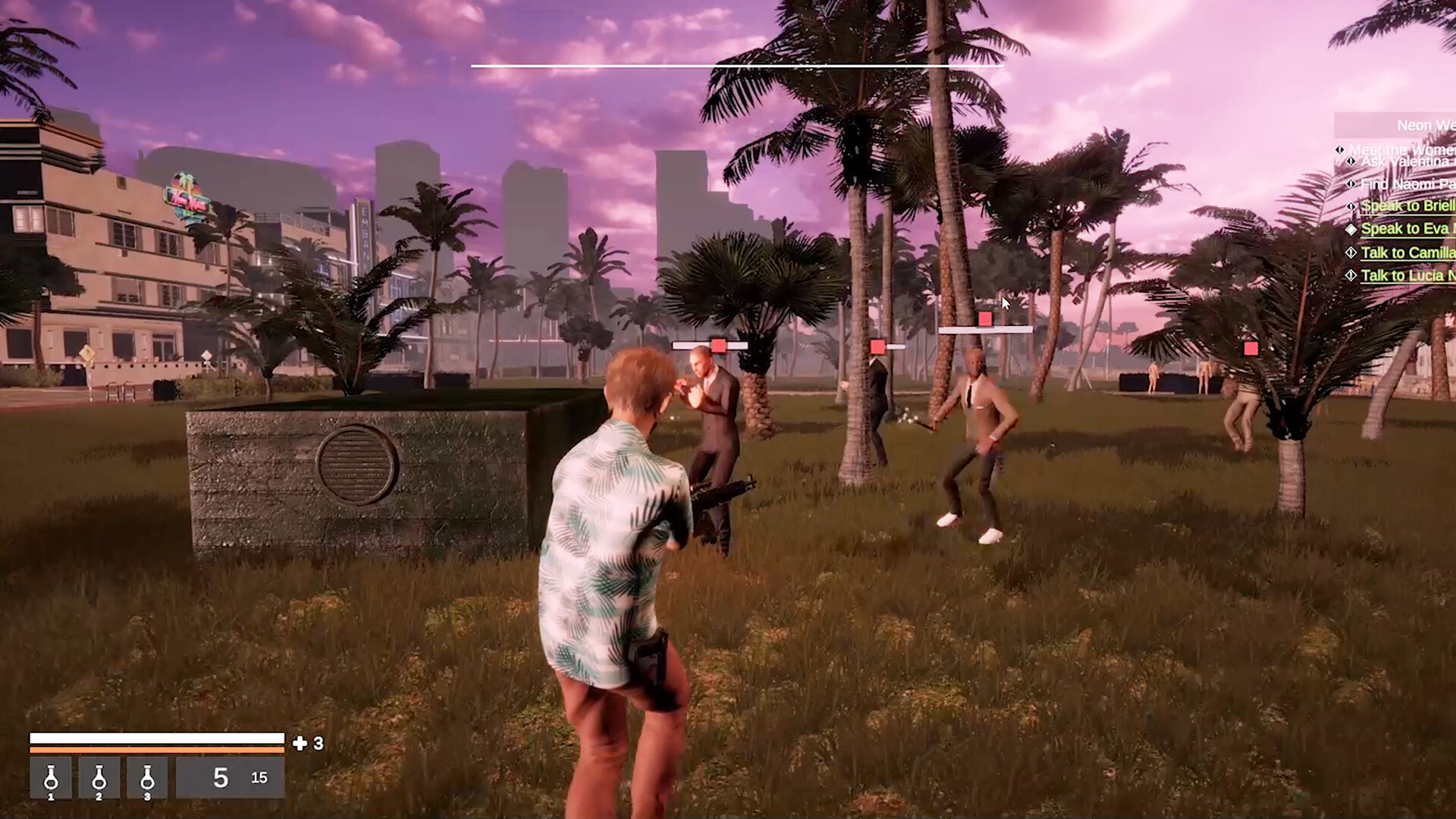Open the Talk to Lucia quest link
Screen dimensions: 1456x819
coord(1412,275)
